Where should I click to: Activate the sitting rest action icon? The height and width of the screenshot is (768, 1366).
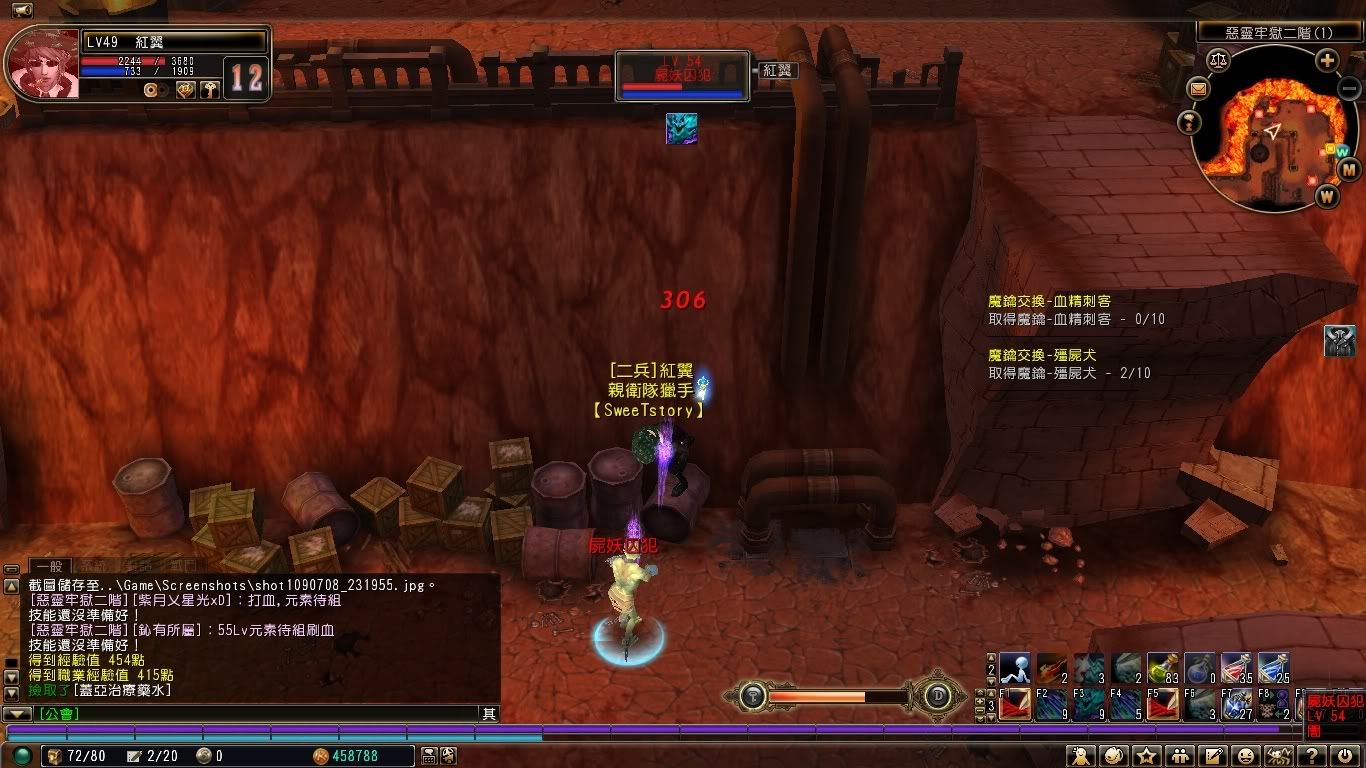coord(1015,668)
